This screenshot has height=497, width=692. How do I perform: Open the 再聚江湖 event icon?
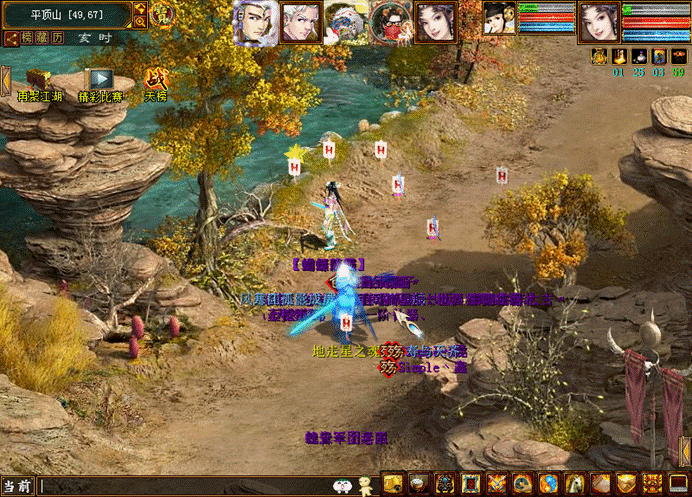[x=38, y=80]
